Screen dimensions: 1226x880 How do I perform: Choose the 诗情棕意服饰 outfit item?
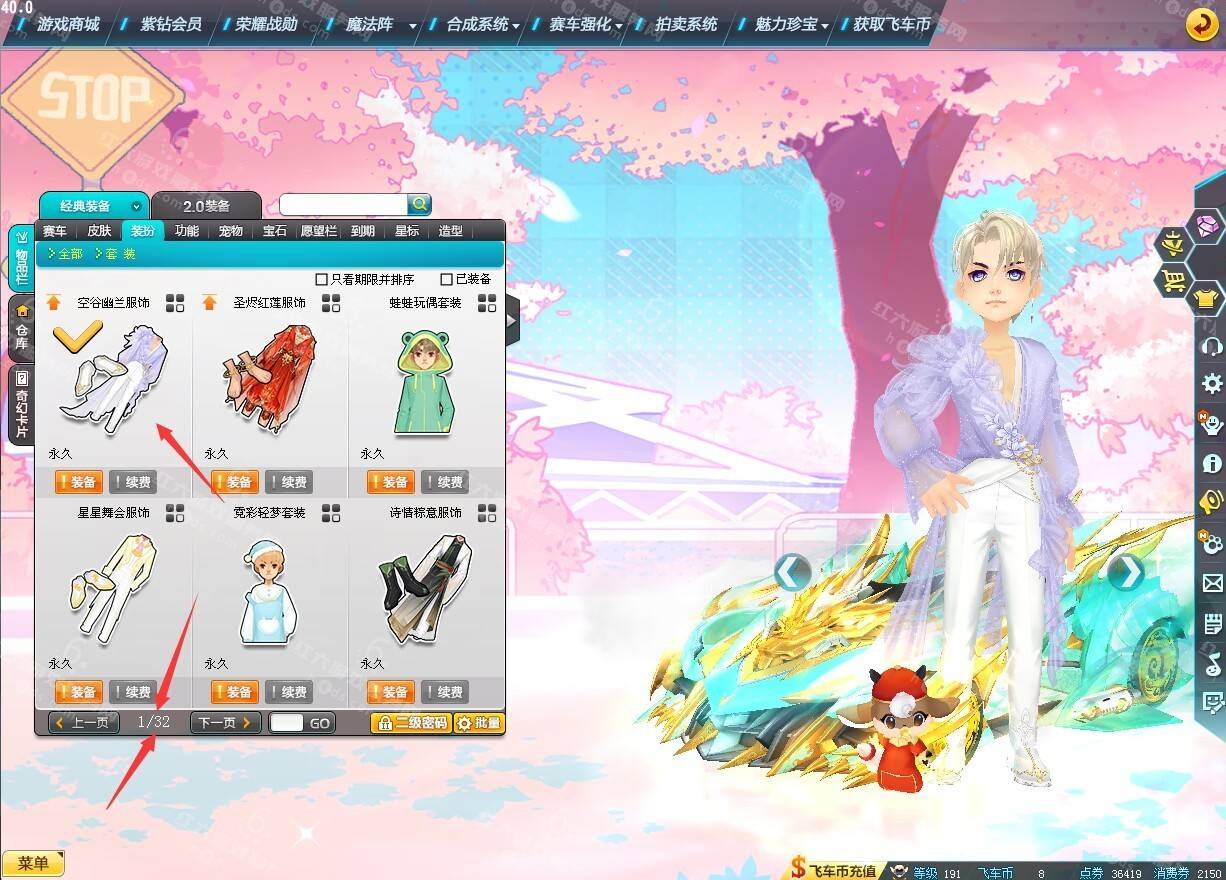425,590
